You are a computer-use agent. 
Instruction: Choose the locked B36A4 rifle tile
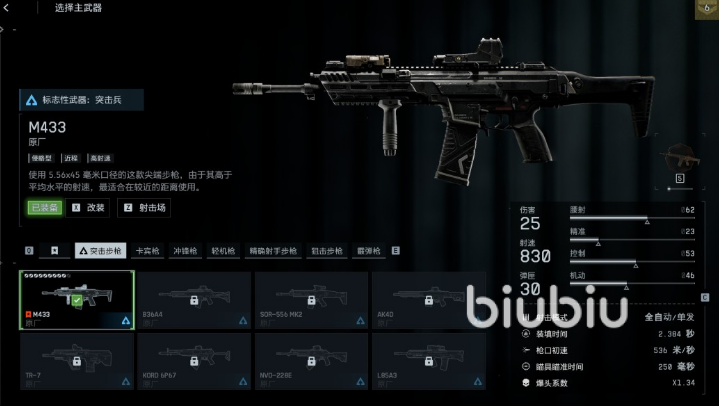click(x=194, y=299)
